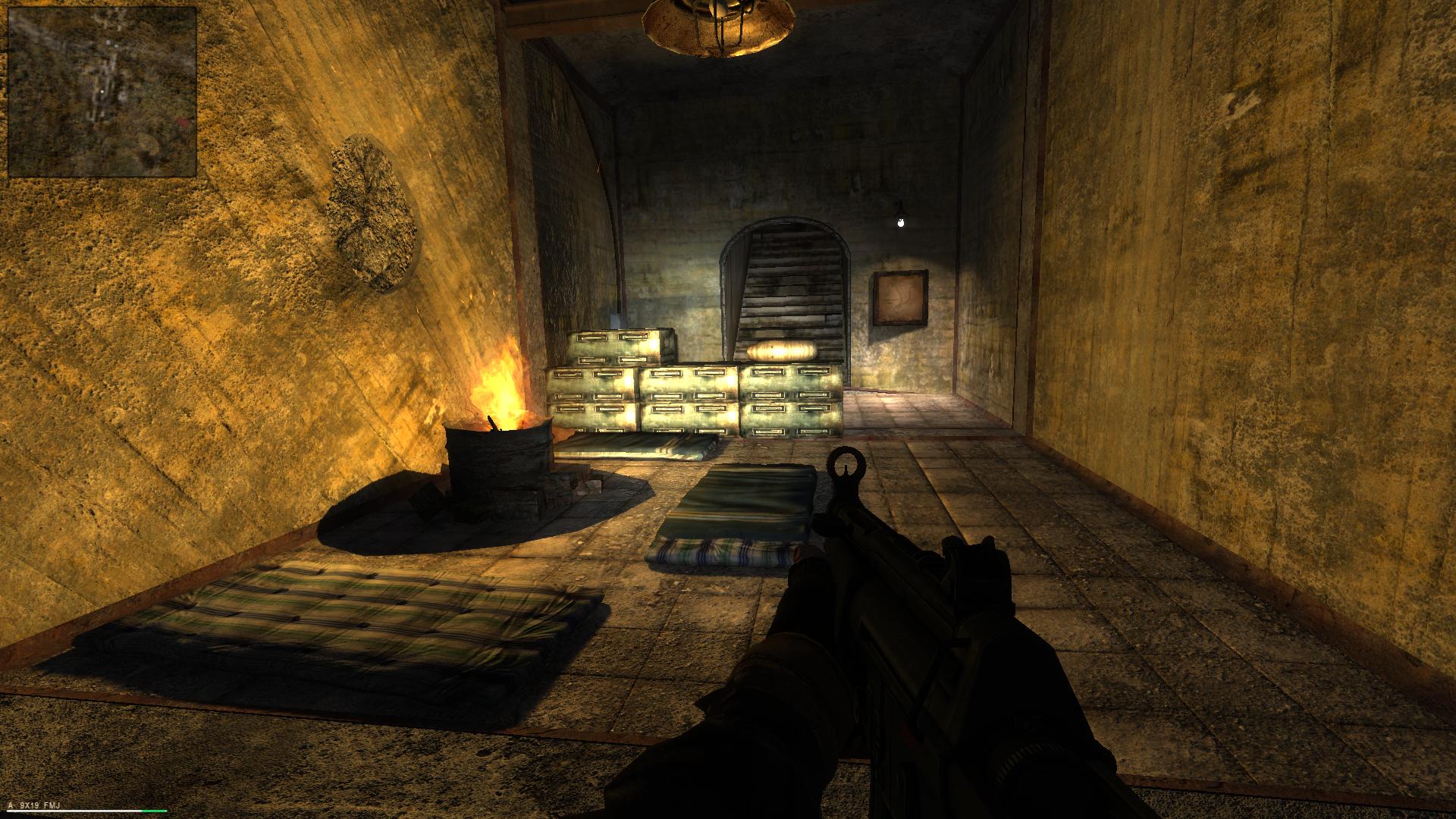Viewport: 1456px width, 819px height.
Task: Click the minimap in the corner
Action: (102, 92)
